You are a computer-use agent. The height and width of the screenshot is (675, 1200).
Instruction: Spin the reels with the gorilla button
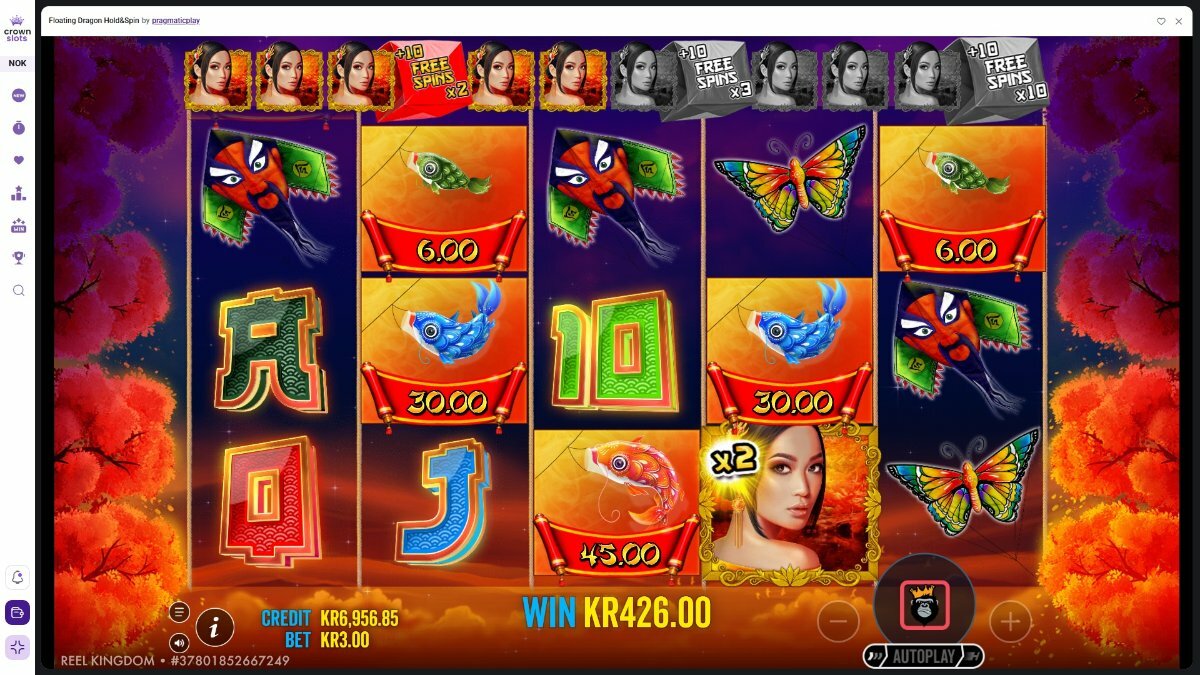pos(923,605)
